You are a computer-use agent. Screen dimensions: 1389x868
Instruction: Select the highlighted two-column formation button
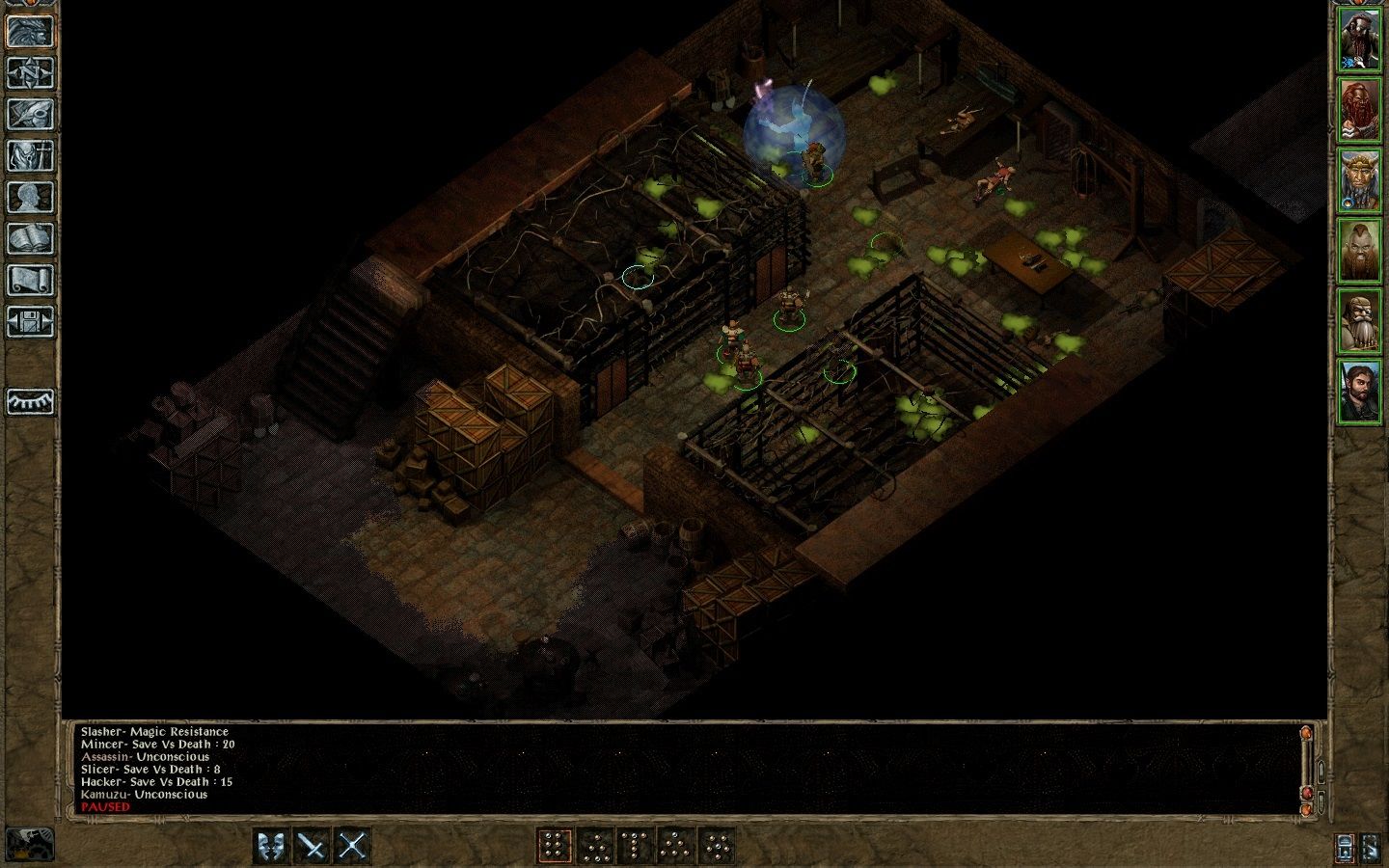(x=554, y=847)
